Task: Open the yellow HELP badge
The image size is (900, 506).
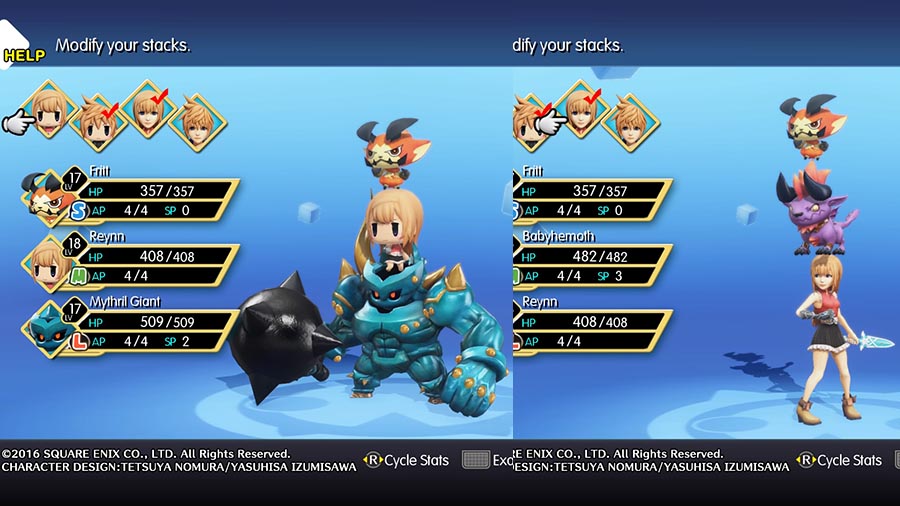Action: point(24,55)
